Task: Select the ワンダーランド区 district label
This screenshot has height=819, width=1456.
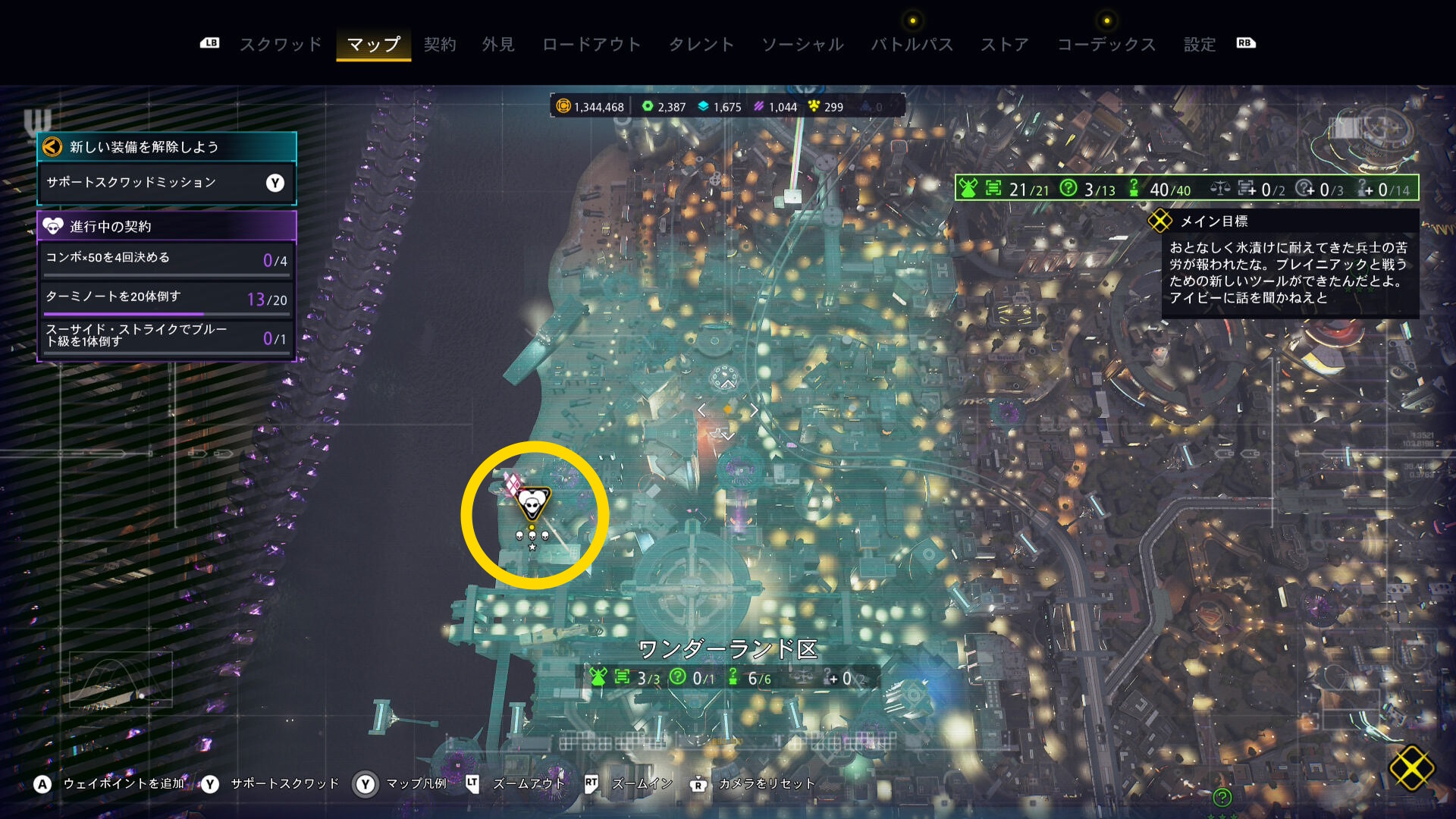Action: 727,650
